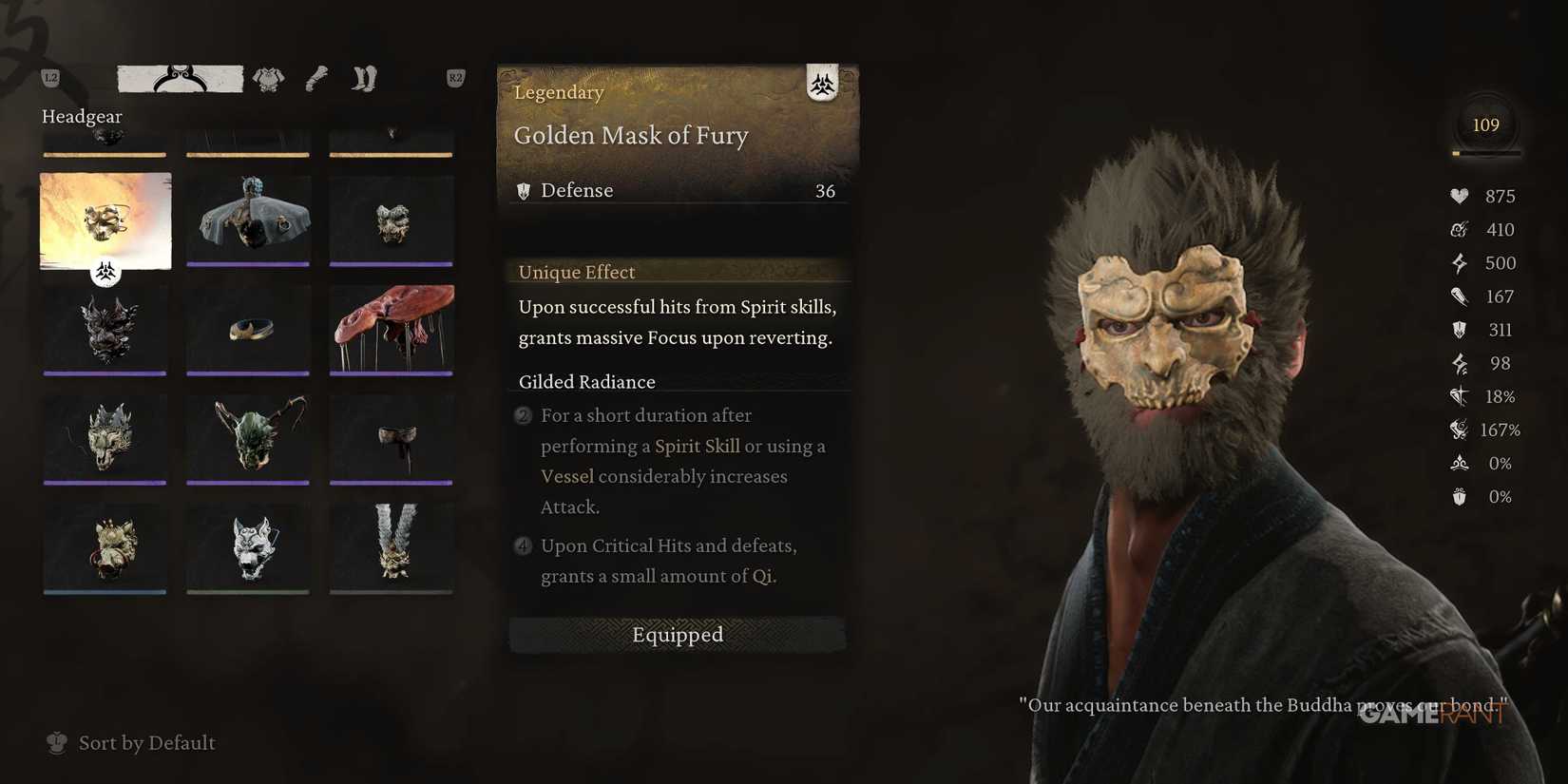Select the chest armor equipment tab icon
The image size is (1568, 784).
[x=269, y=79]
